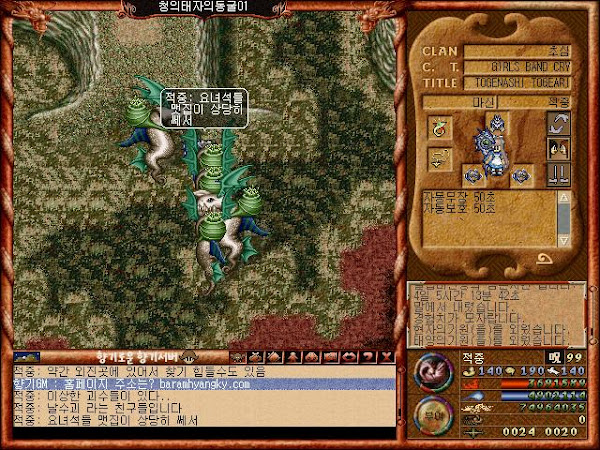
Task: Open the two faces portrait button
Action: coord(559,148)
